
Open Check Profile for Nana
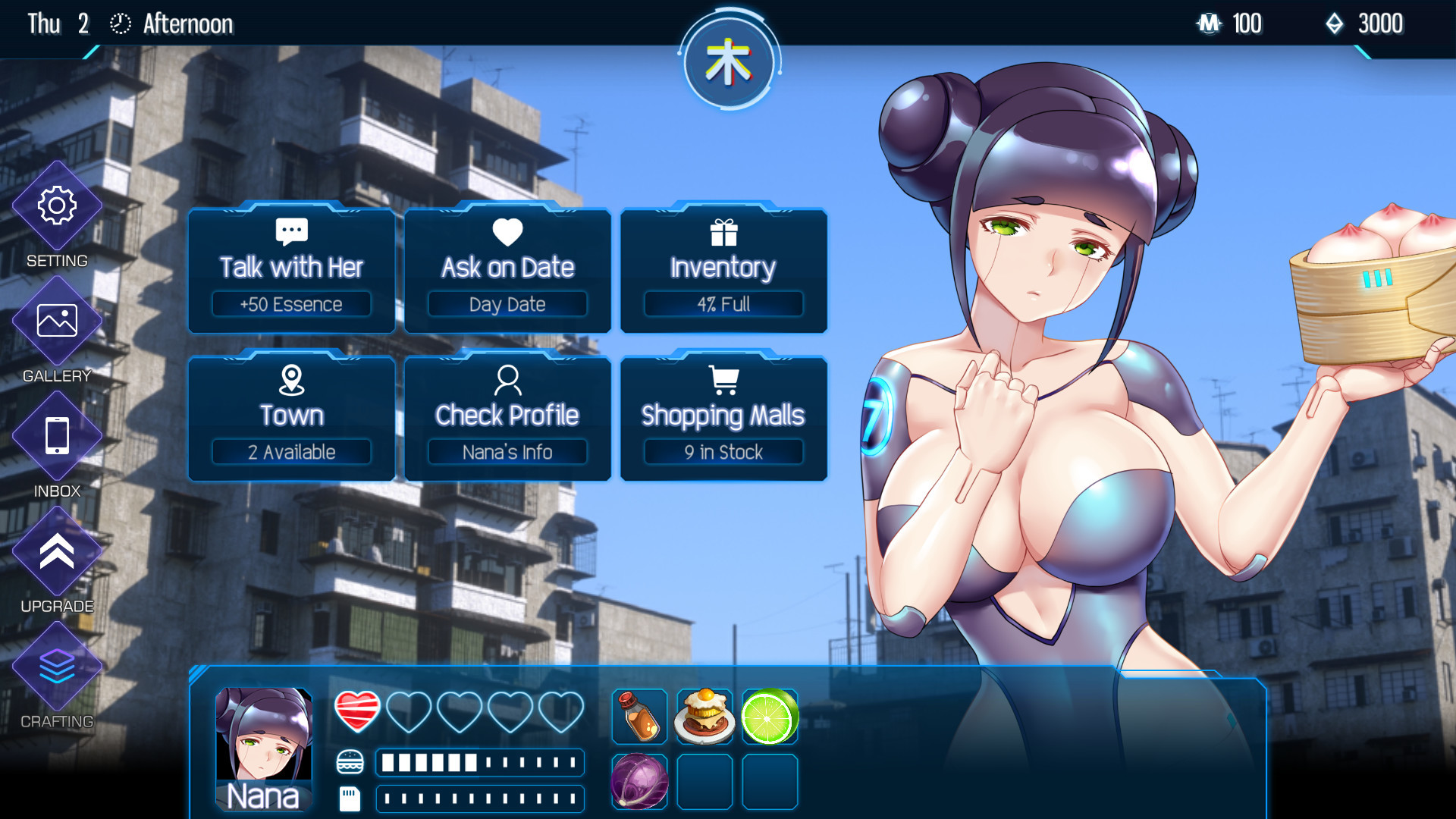[507, 418]
